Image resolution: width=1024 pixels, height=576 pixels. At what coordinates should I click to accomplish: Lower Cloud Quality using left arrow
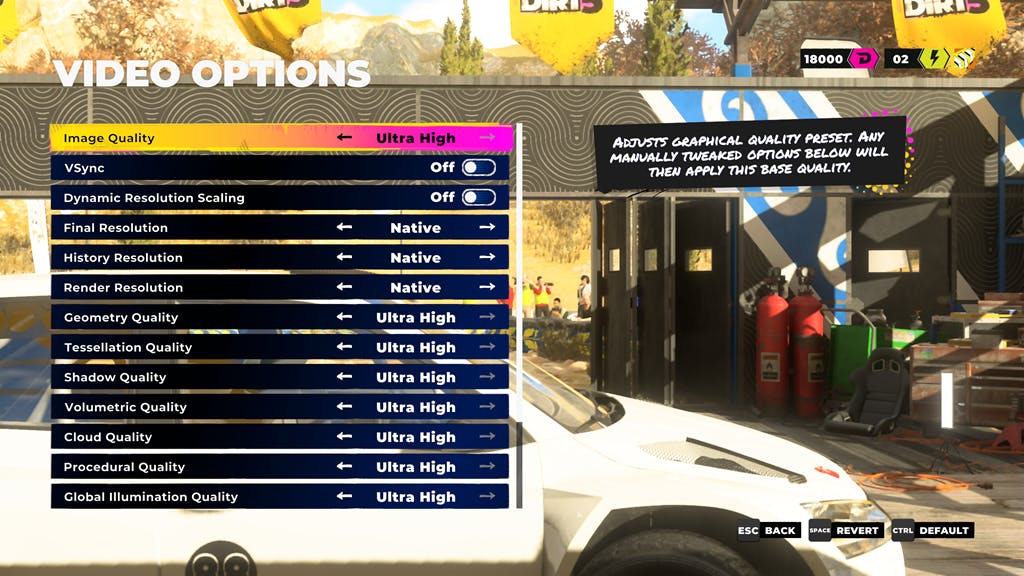coord(345,438)
